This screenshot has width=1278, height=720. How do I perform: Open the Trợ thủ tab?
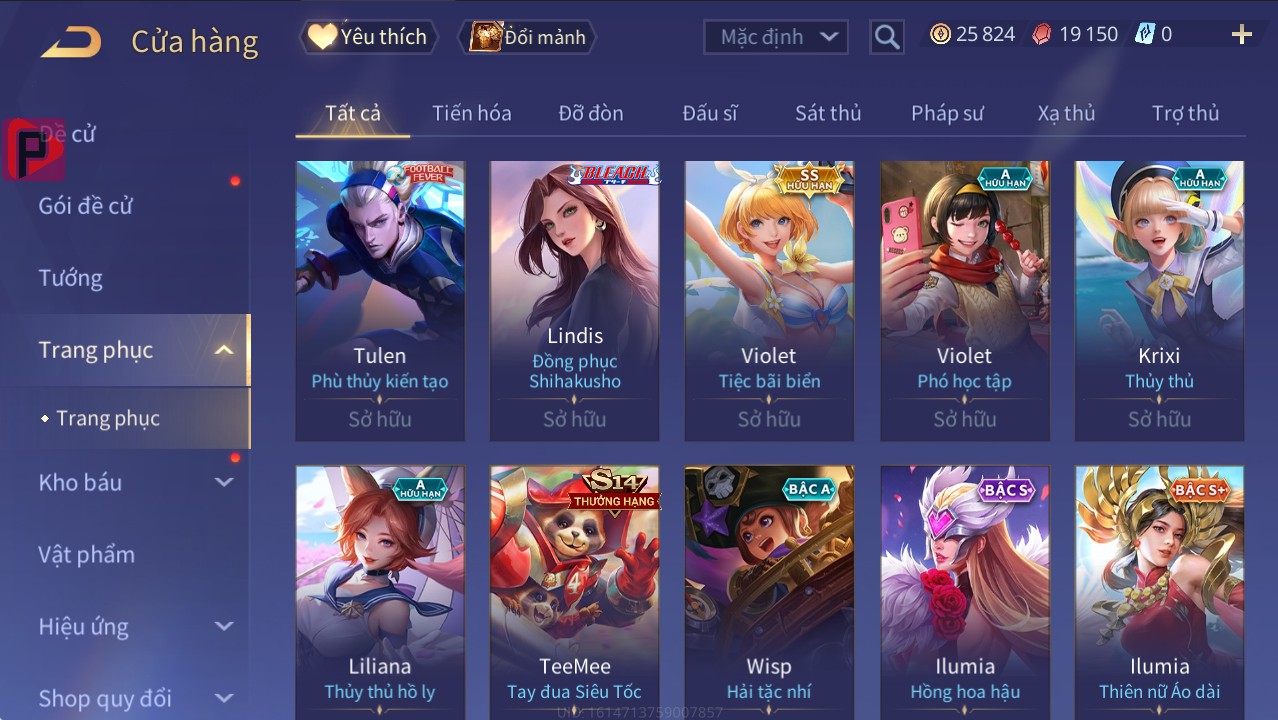tap(1185, 113)
